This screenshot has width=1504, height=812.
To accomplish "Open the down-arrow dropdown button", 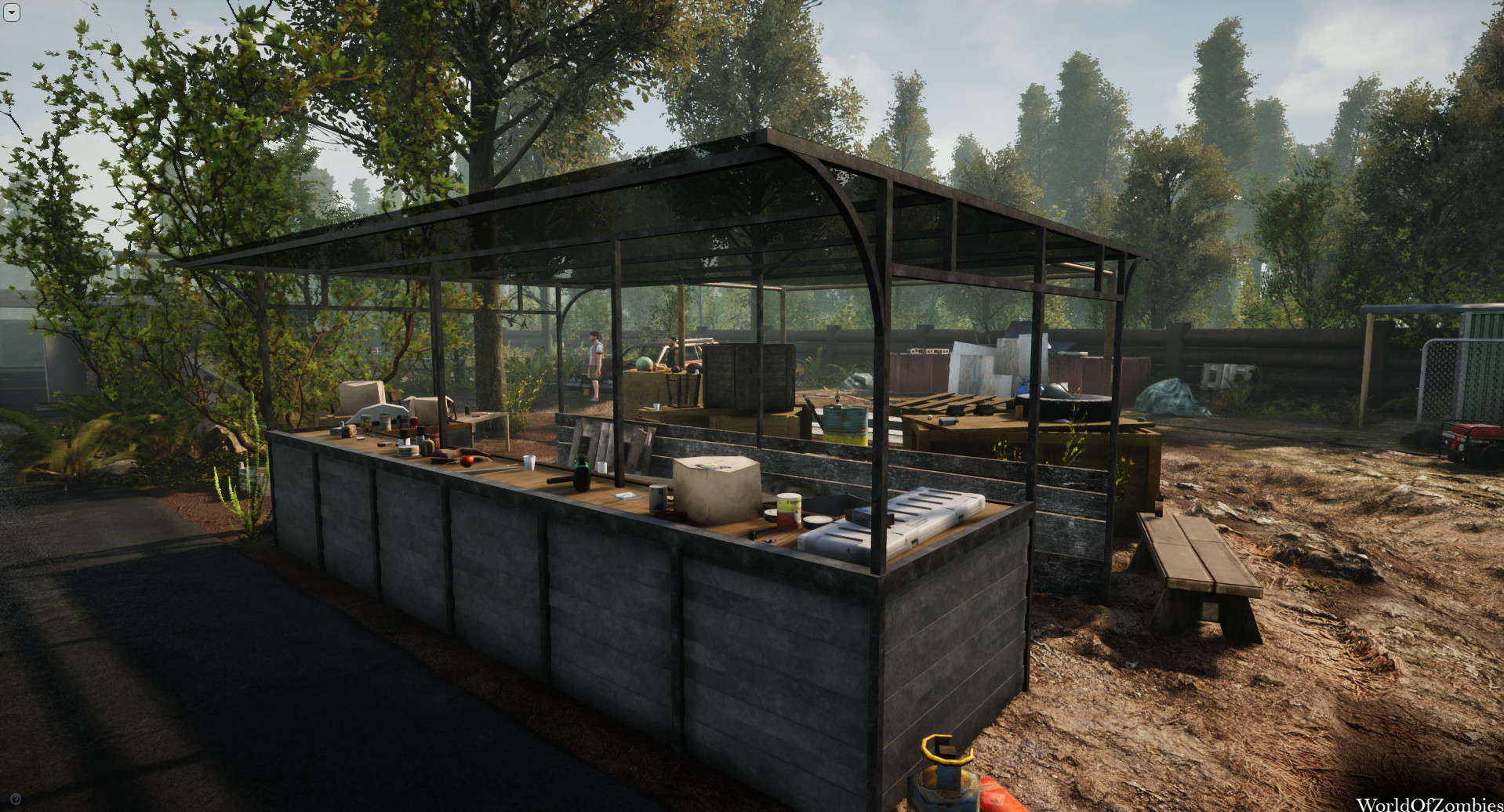I will (11, 13).
